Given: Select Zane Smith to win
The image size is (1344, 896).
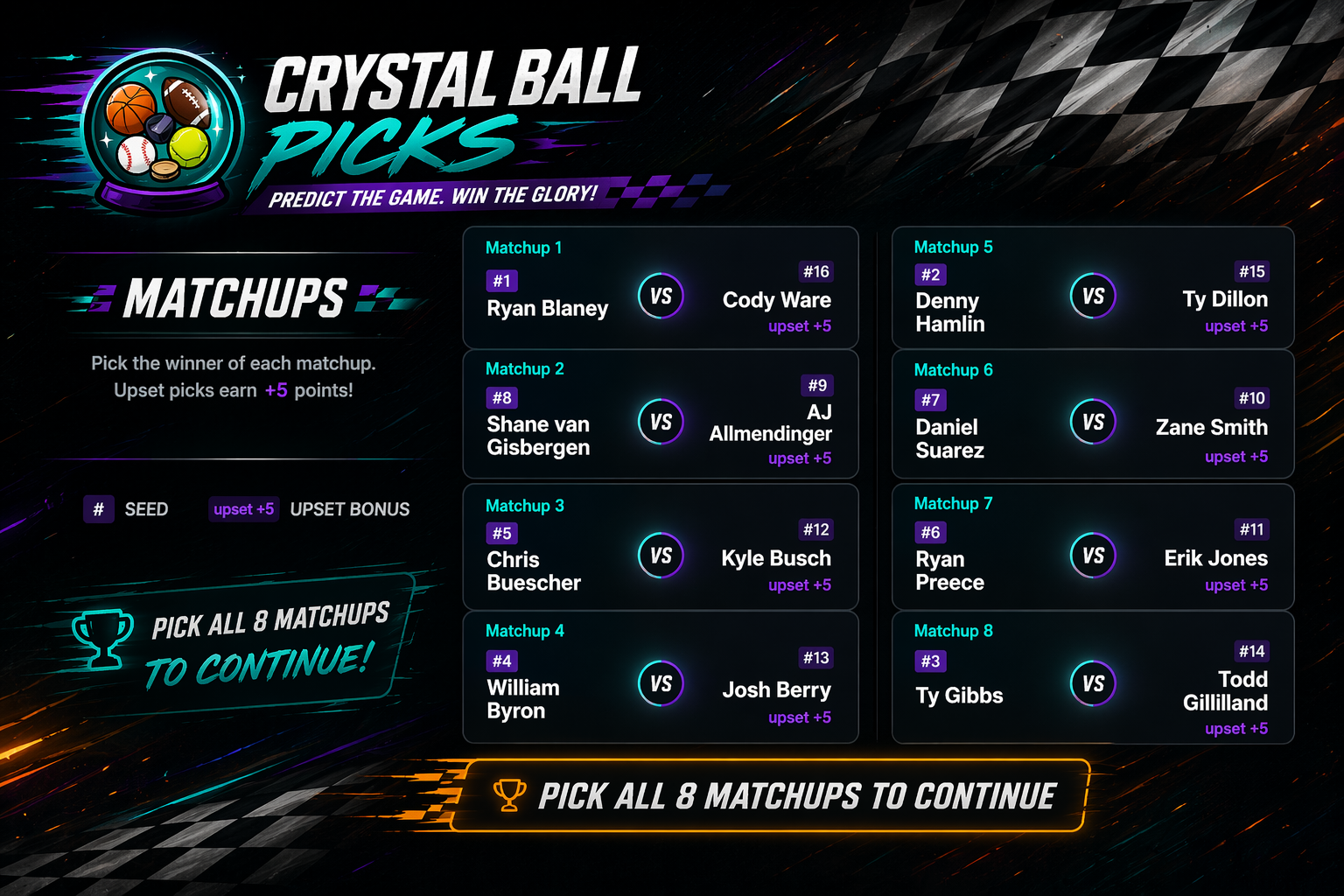Looking at the screenshot, I should point(1211,427).
